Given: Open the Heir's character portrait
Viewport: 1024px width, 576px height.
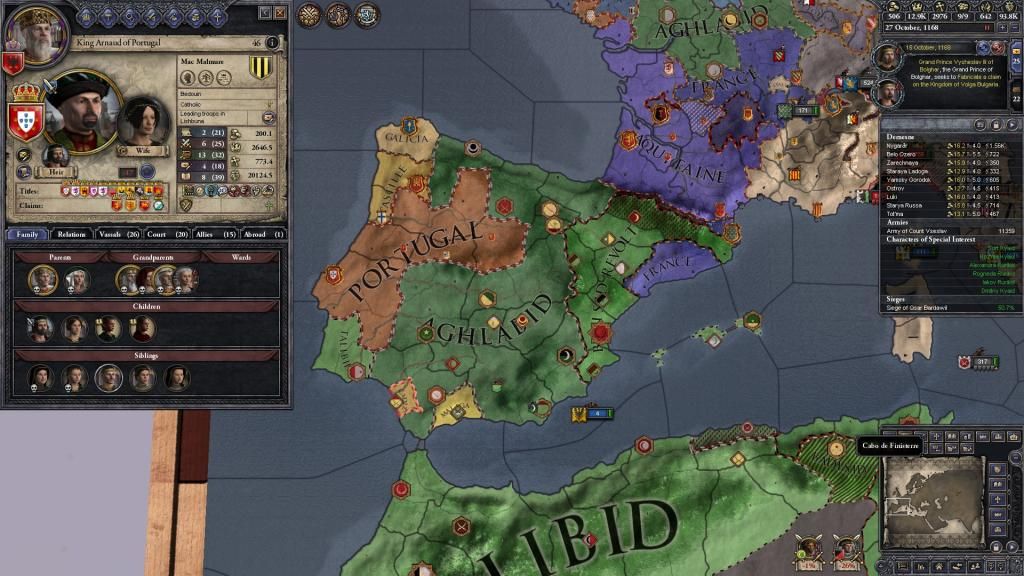Looking at the screenshot, I should (57, 156).
